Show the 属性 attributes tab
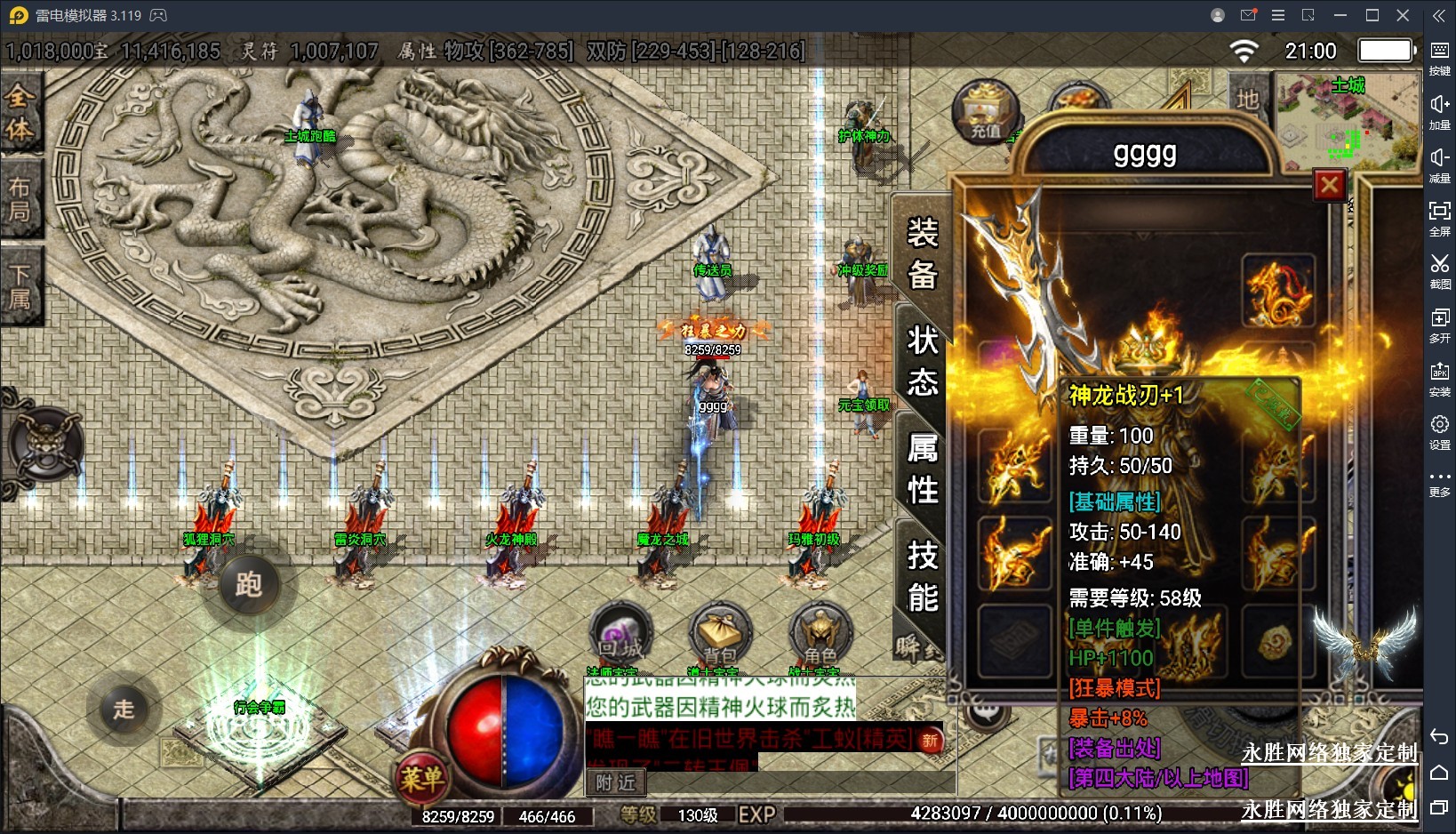This screenshot has height=834, width=1456. 923,469
